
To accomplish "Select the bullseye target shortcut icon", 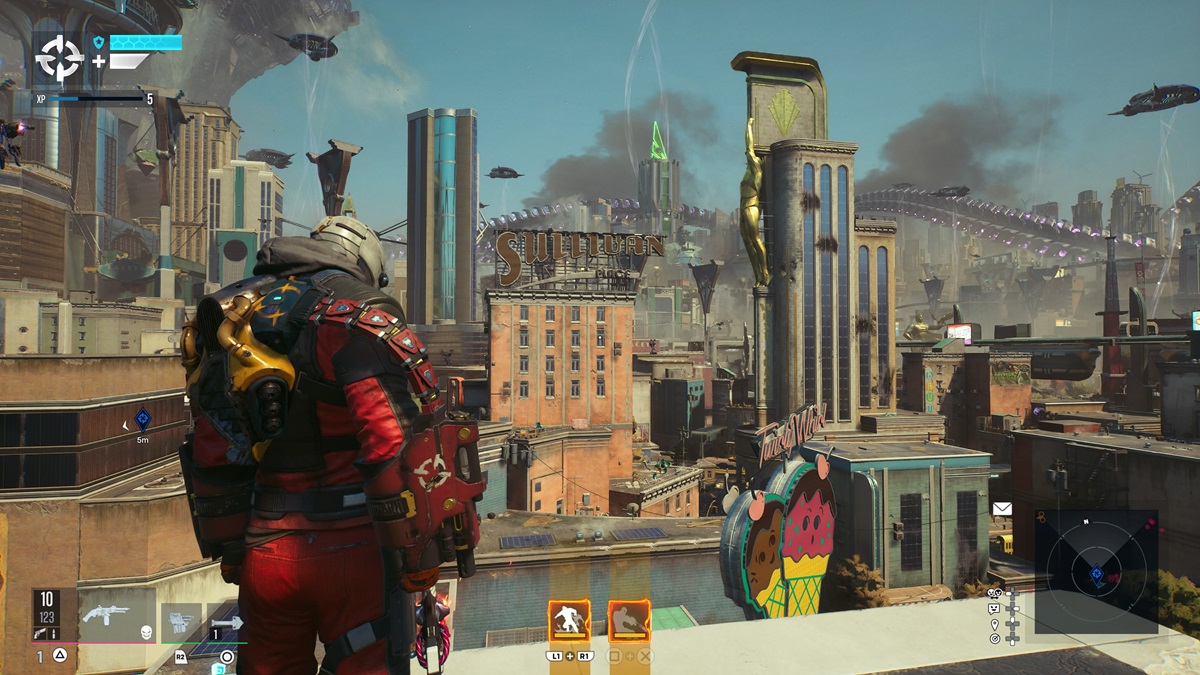I will pyautogui.click(x=994, y=638).
